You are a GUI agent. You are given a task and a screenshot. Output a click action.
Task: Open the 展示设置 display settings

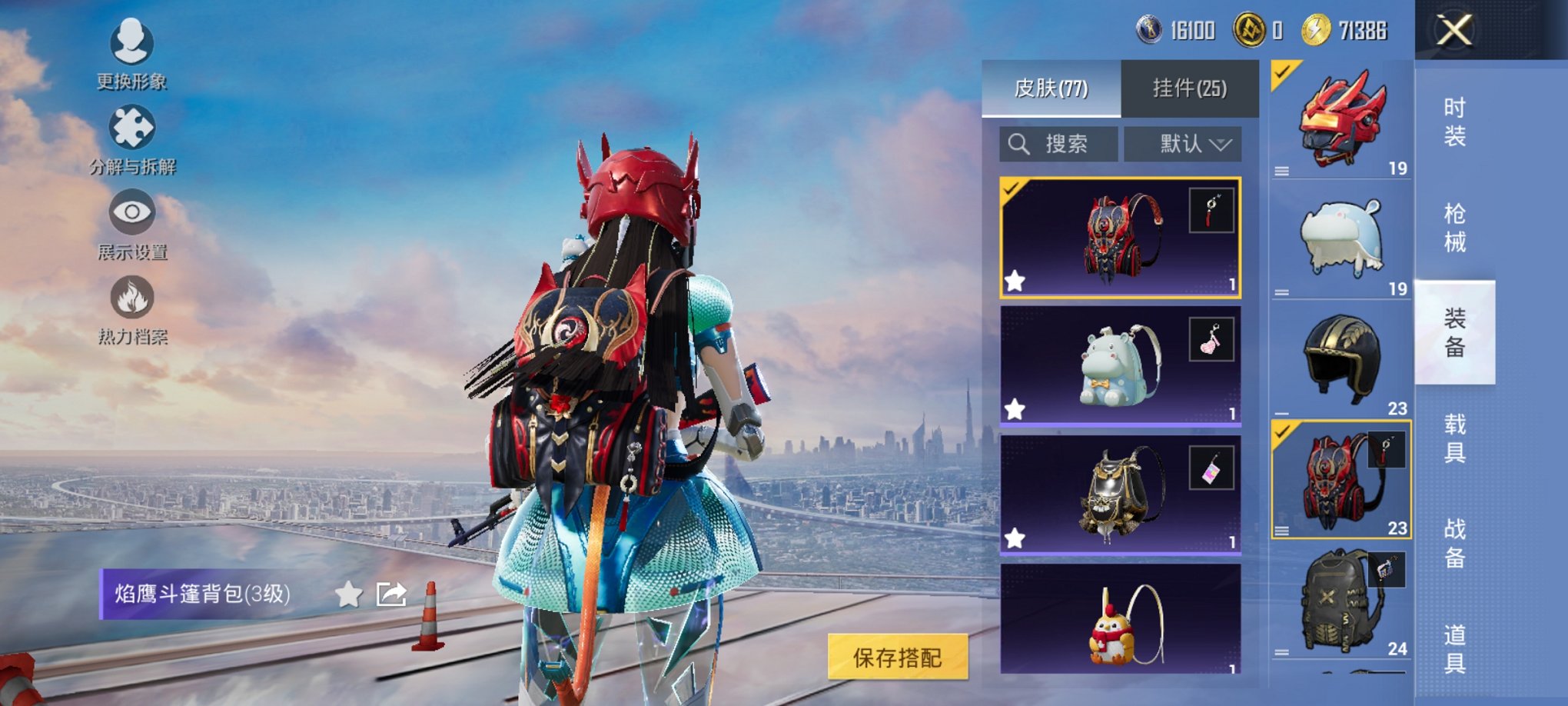pyautogui.click(x=131, y=223)
